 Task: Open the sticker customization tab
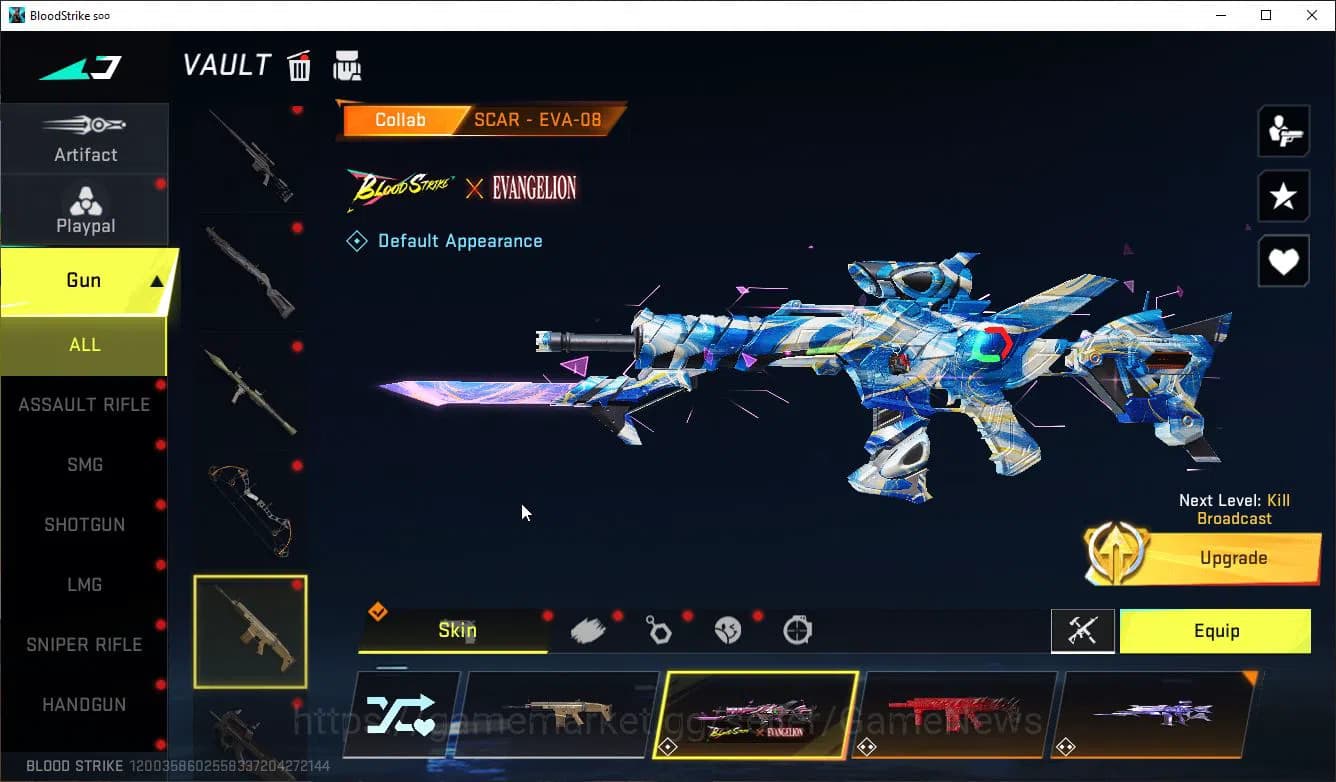coord(728,628)
